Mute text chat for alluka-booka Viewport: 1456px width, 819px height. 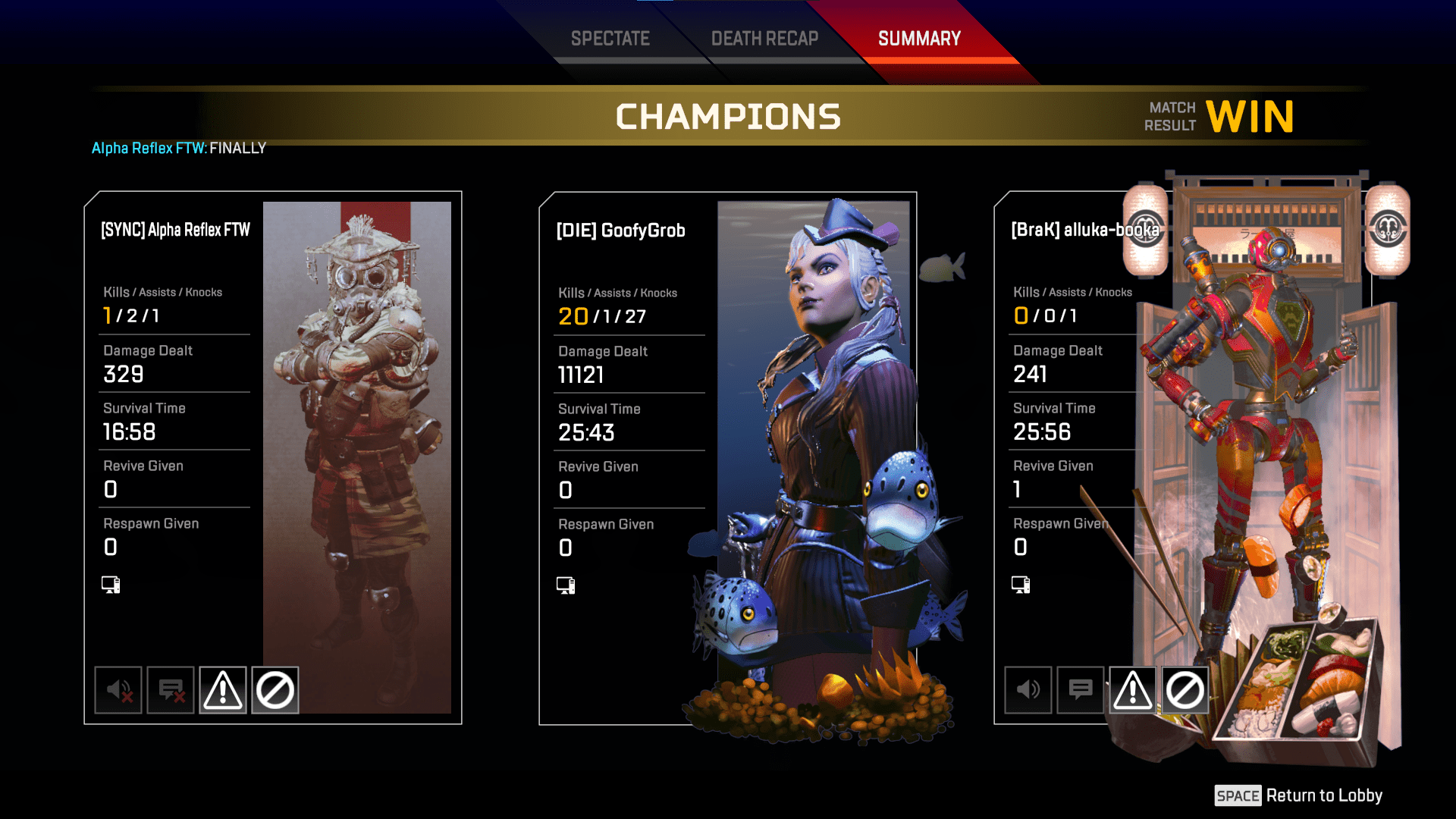[x=1081, y=690]
